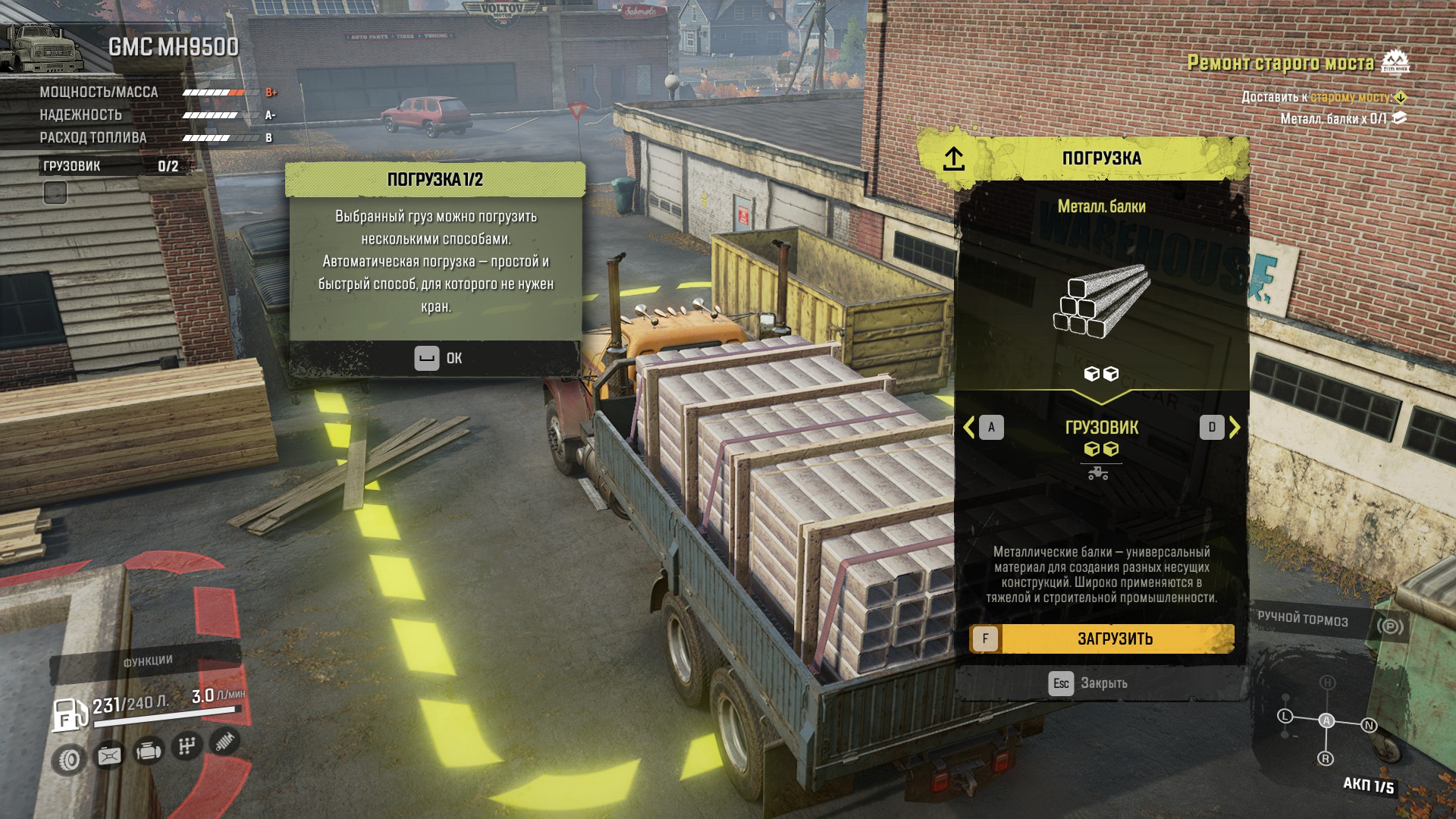This screenshot has height=819, width=1456.
Task: Open the Функции panel
Action: [x=148, y=662]
